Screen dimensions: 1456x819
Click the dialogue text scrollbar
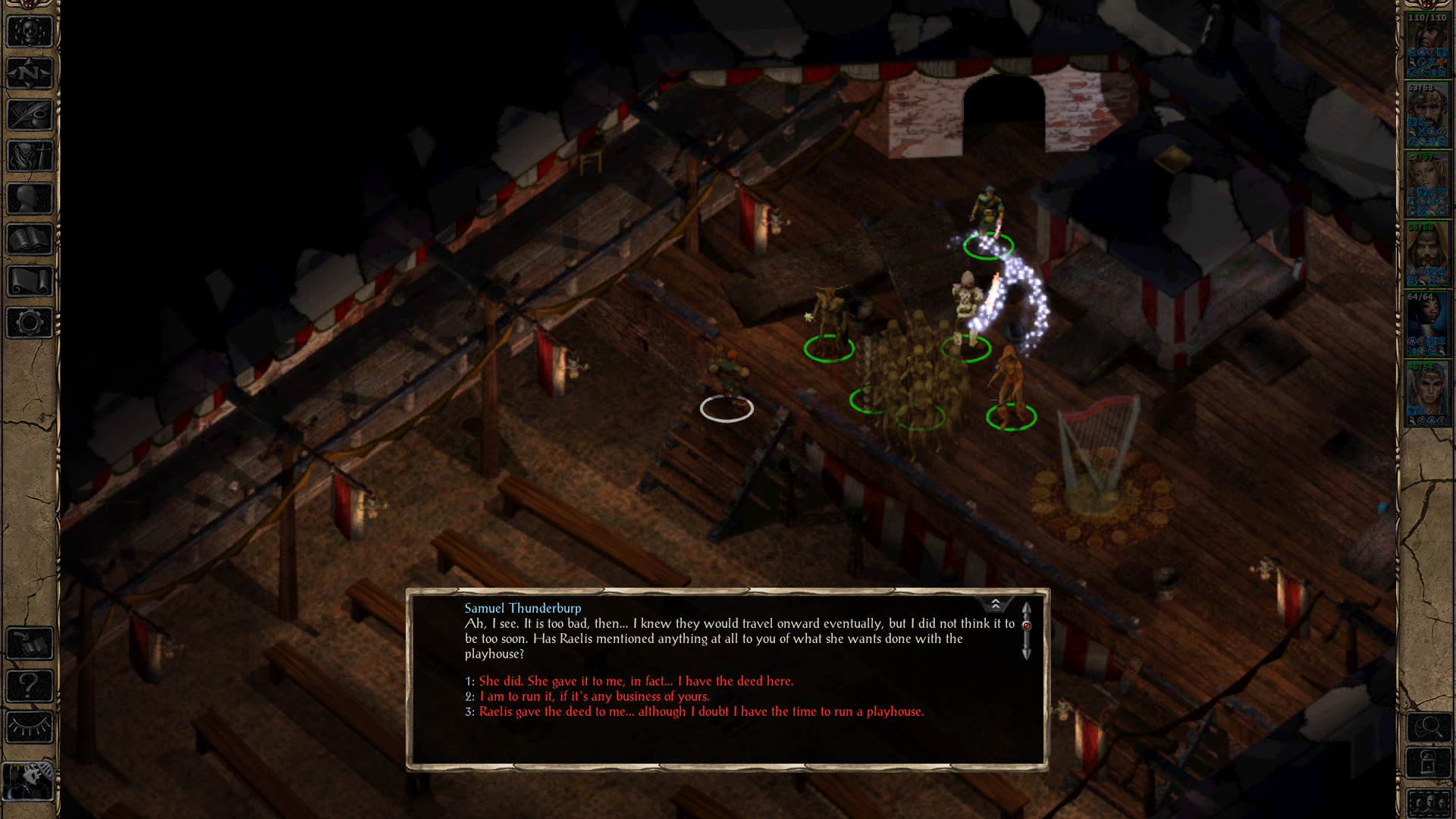(1026, 631)
